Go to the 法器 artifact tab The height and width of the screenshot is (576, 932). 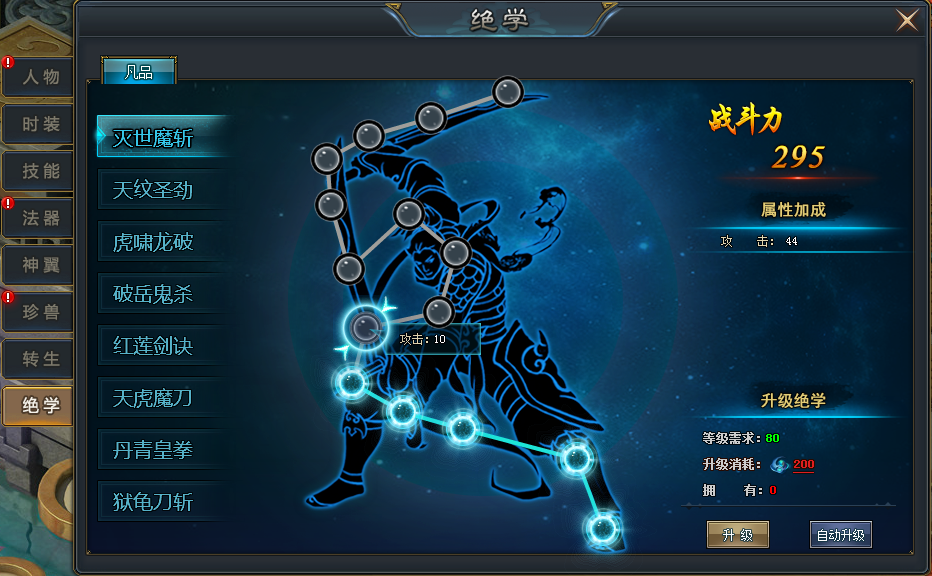pos(38,218)
